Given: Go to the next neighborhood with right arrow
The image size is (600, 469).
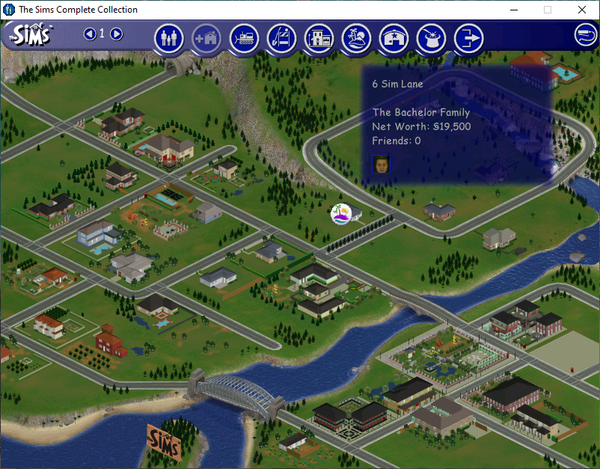Looking at the screenshot, I should (117, 34).
